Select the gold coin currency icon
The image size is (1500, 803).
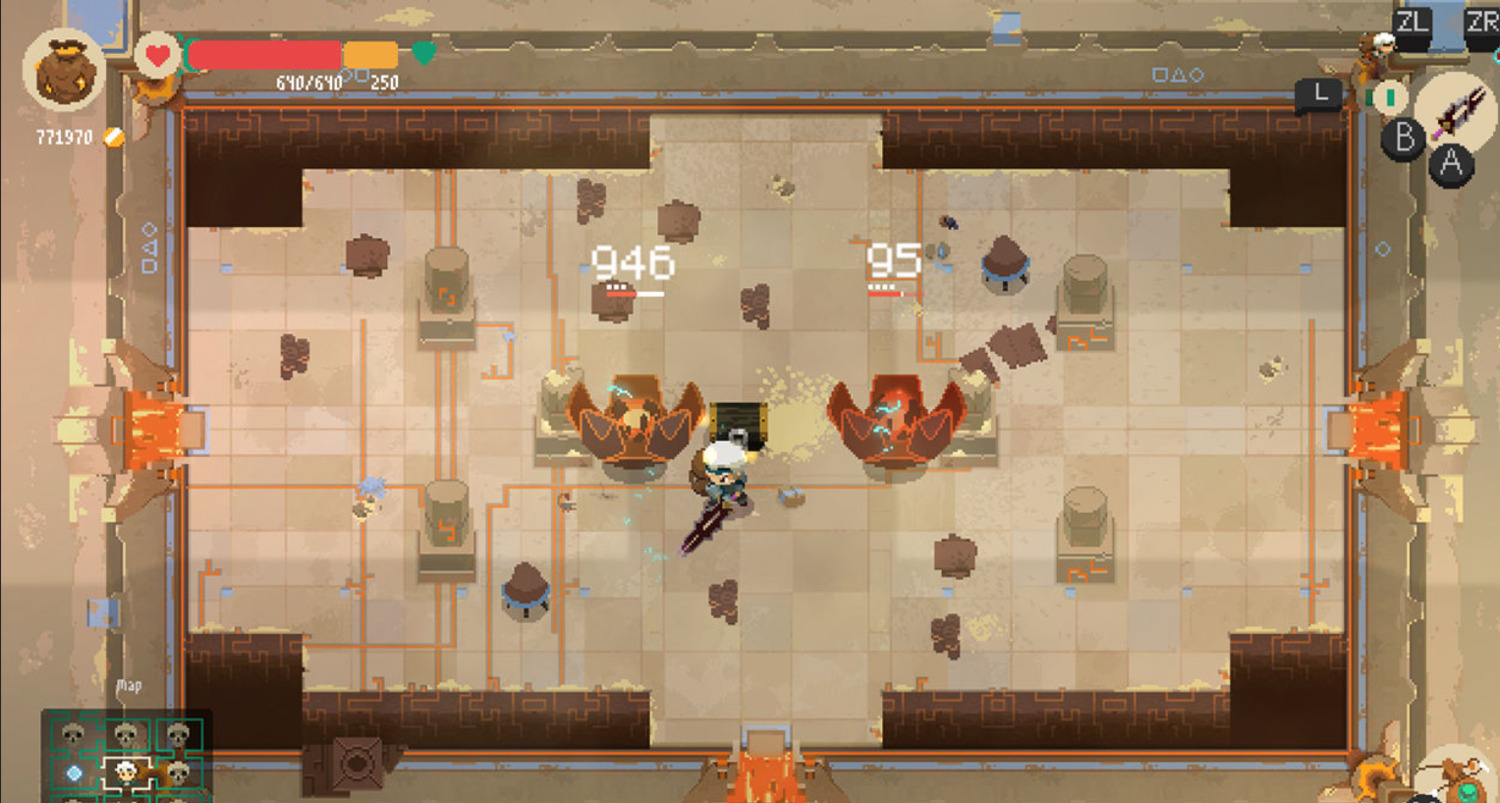(115, 137)
